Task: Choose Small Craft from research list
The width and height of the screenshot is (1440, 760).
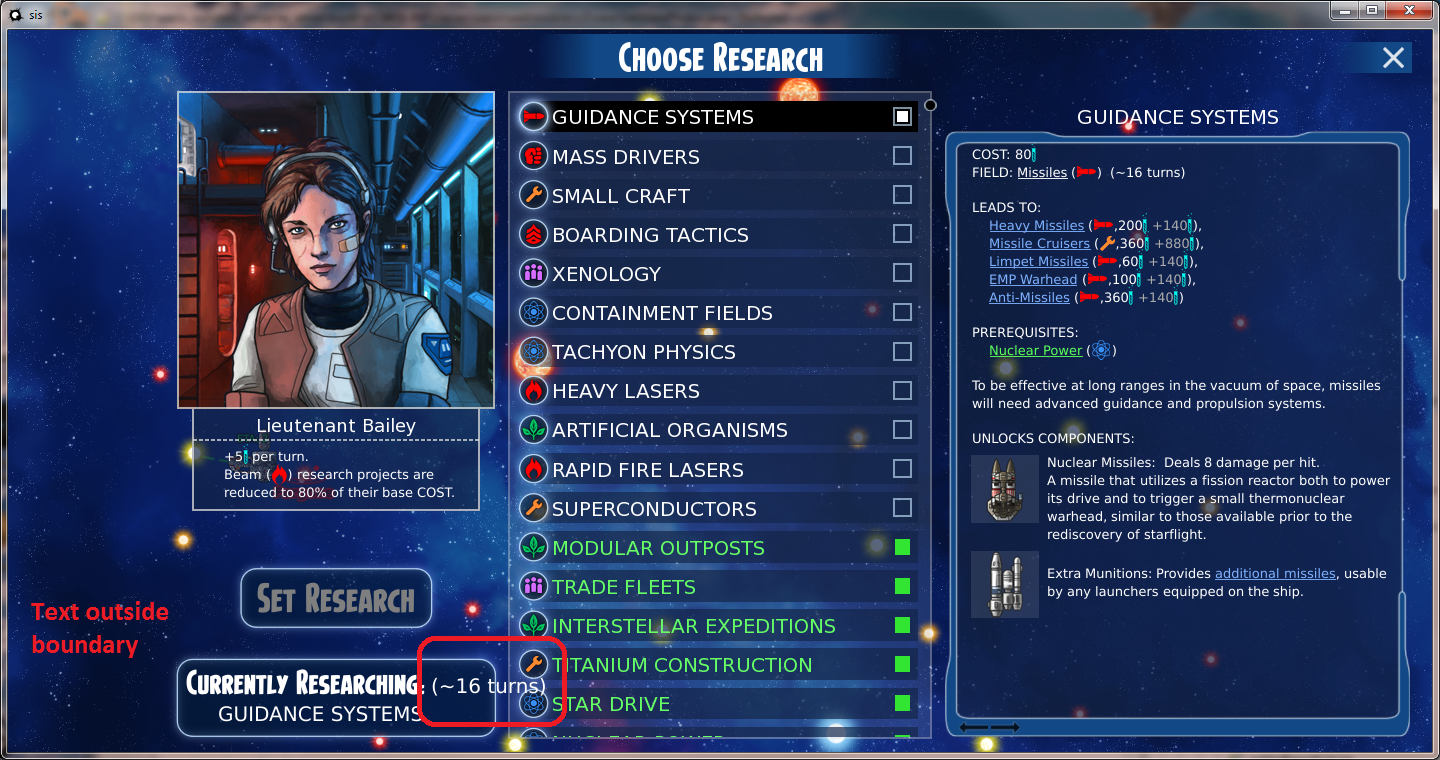Action: pyautogui.click(x=620, y=196)
